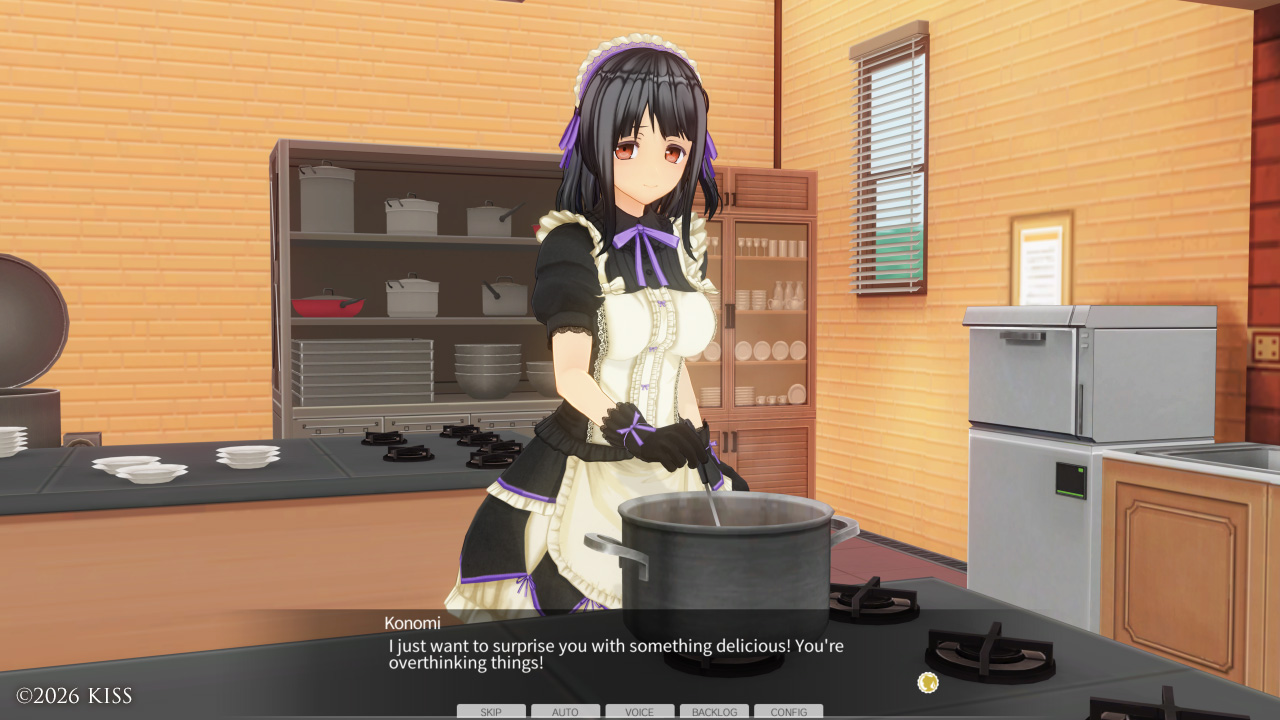Click the SKIP dialogue button
This screenshot has height=720, width=1280.
pyautogui.click(x=491, y=712)
